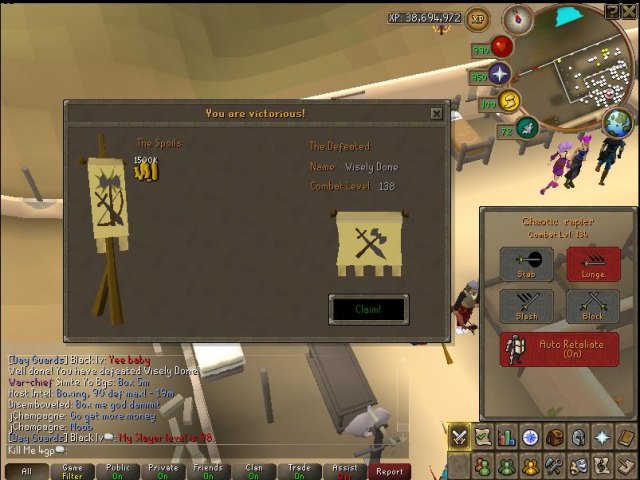The height and width of the screenshot is (480, 640).
Task: Click the XP counter orb button
Action: click(477, 18)
